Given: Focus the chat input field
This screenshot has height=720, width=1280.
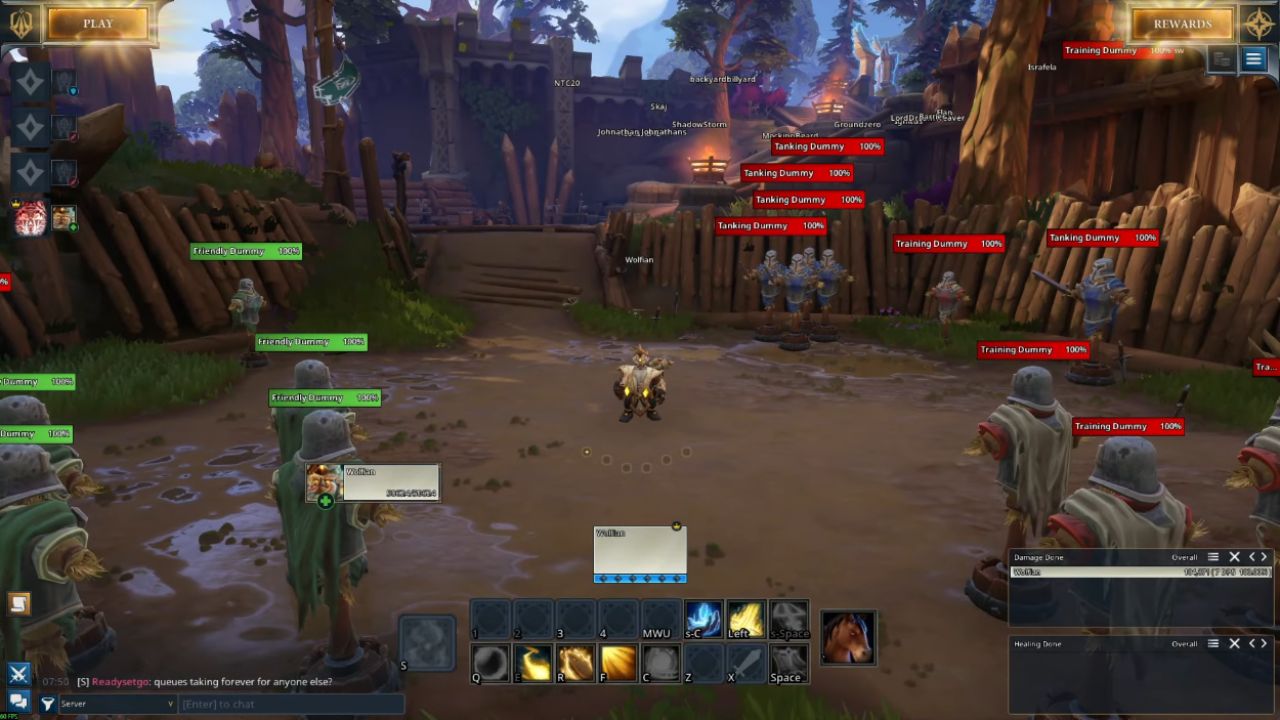Looking at the screenshot, I should point(290,704).
